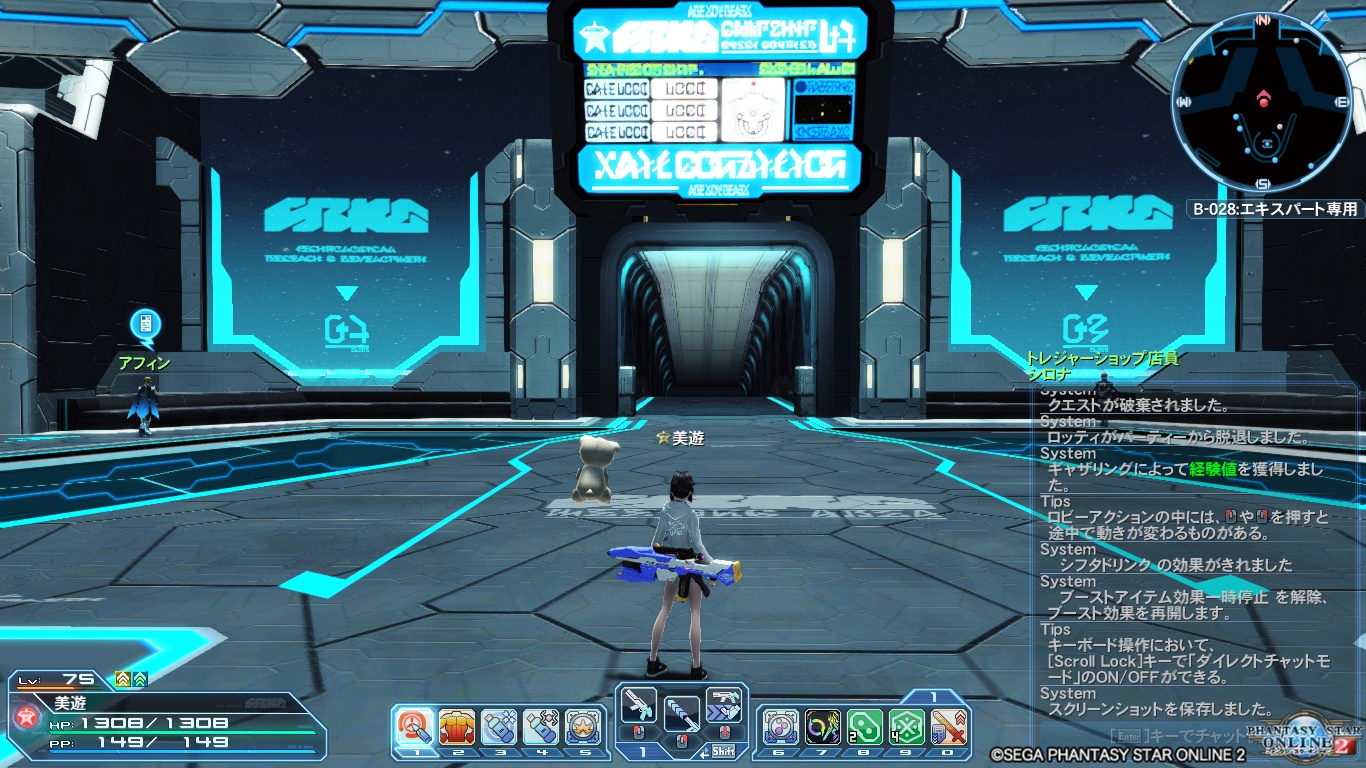Click the Sol Atomizer icon in slot 4
The height and width of the screenshot is (768, 1366).
pos(499,723)
